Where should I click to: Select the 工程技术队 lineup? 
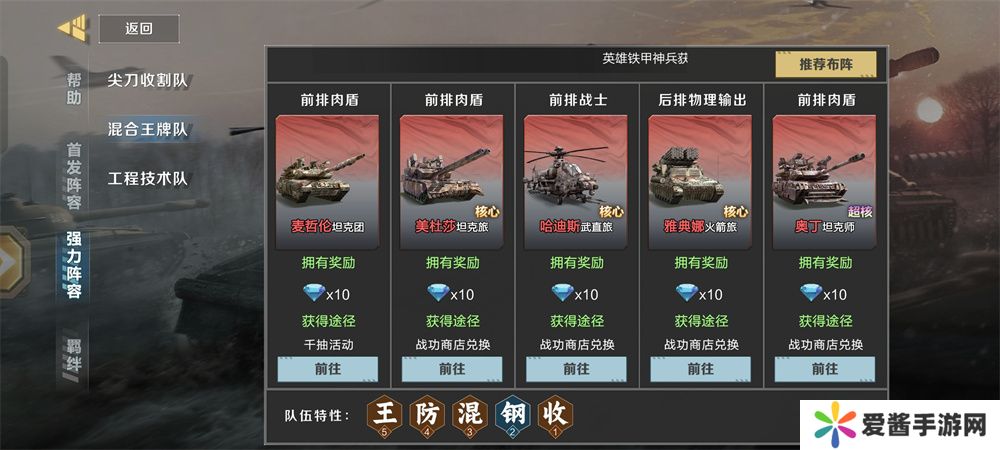pyautogui.click(x=148, y=179)
